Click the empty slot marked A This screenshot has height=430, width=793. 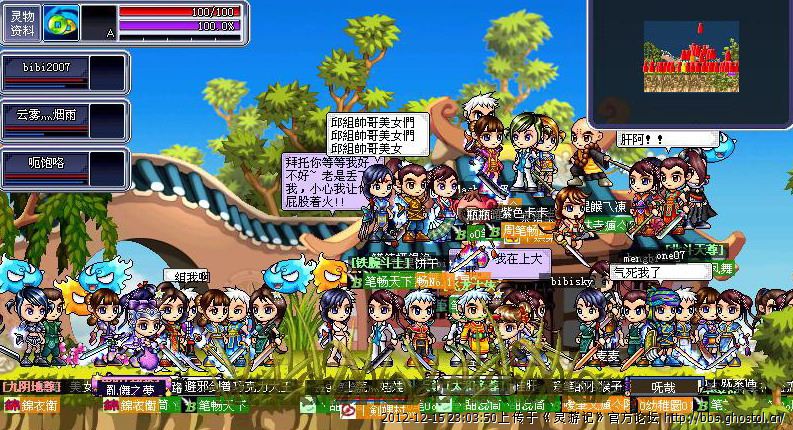(98, 23)
